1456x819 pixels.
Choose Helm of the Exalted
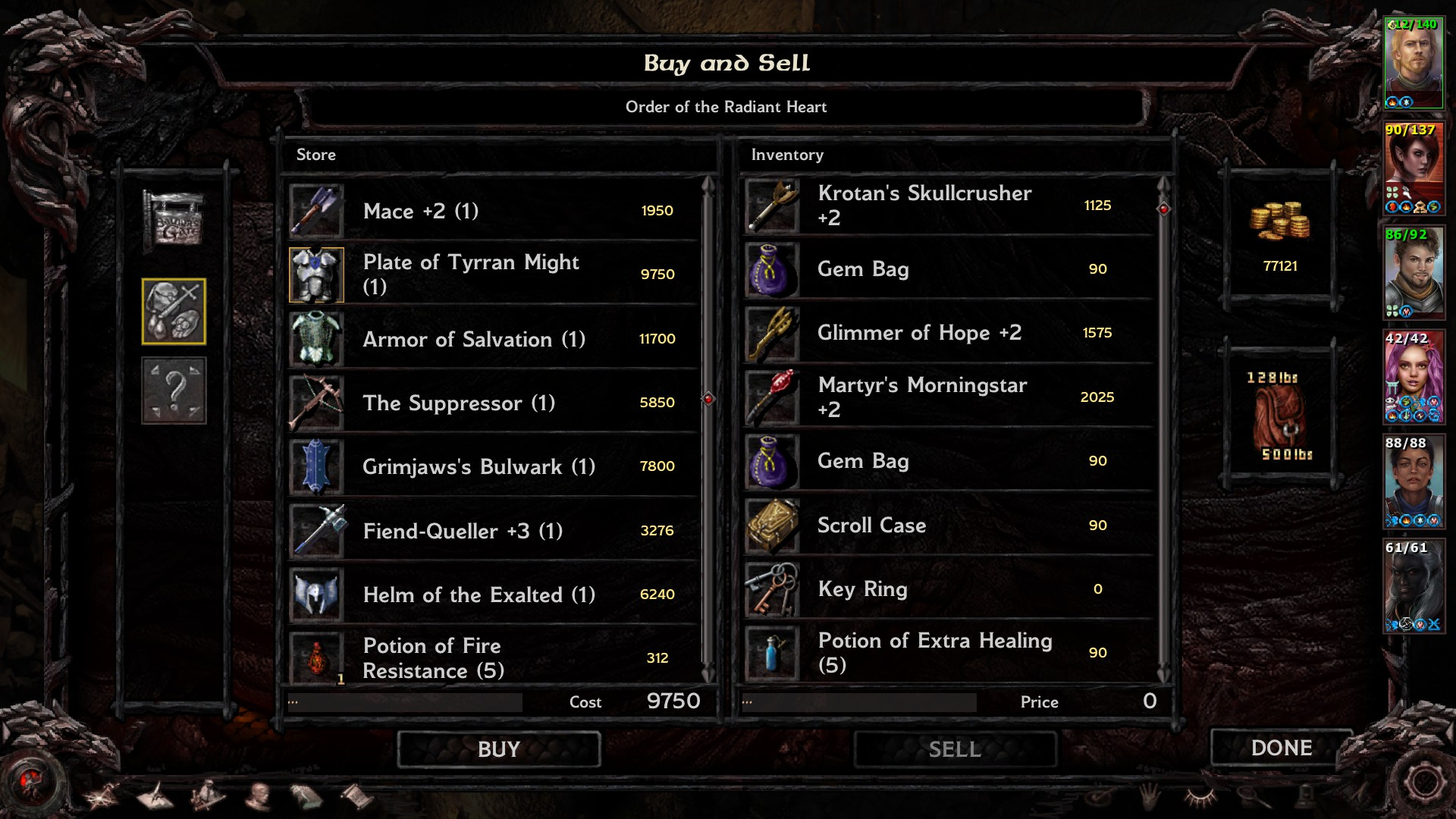493,595
